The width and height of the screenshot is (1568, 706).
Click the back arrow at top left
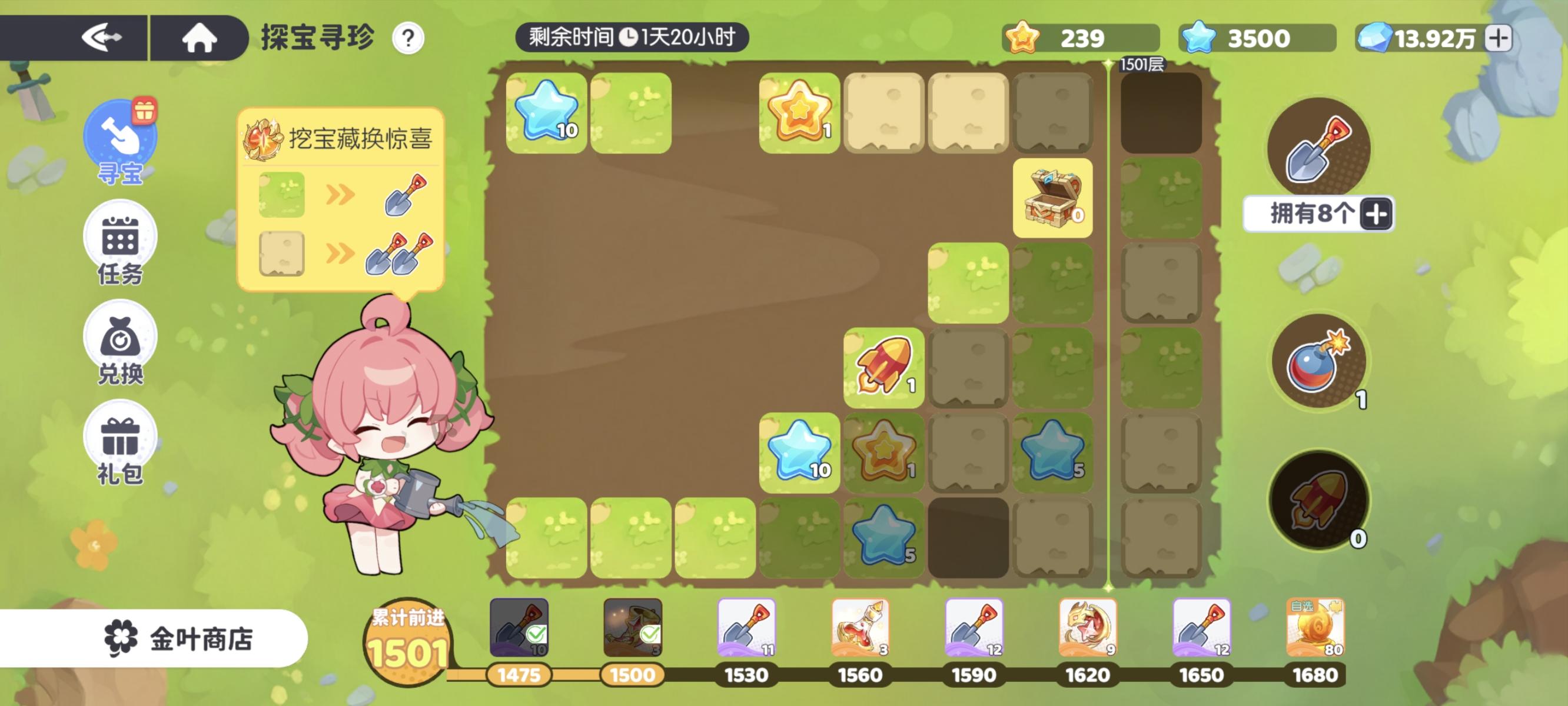click(x=104, y=38)
